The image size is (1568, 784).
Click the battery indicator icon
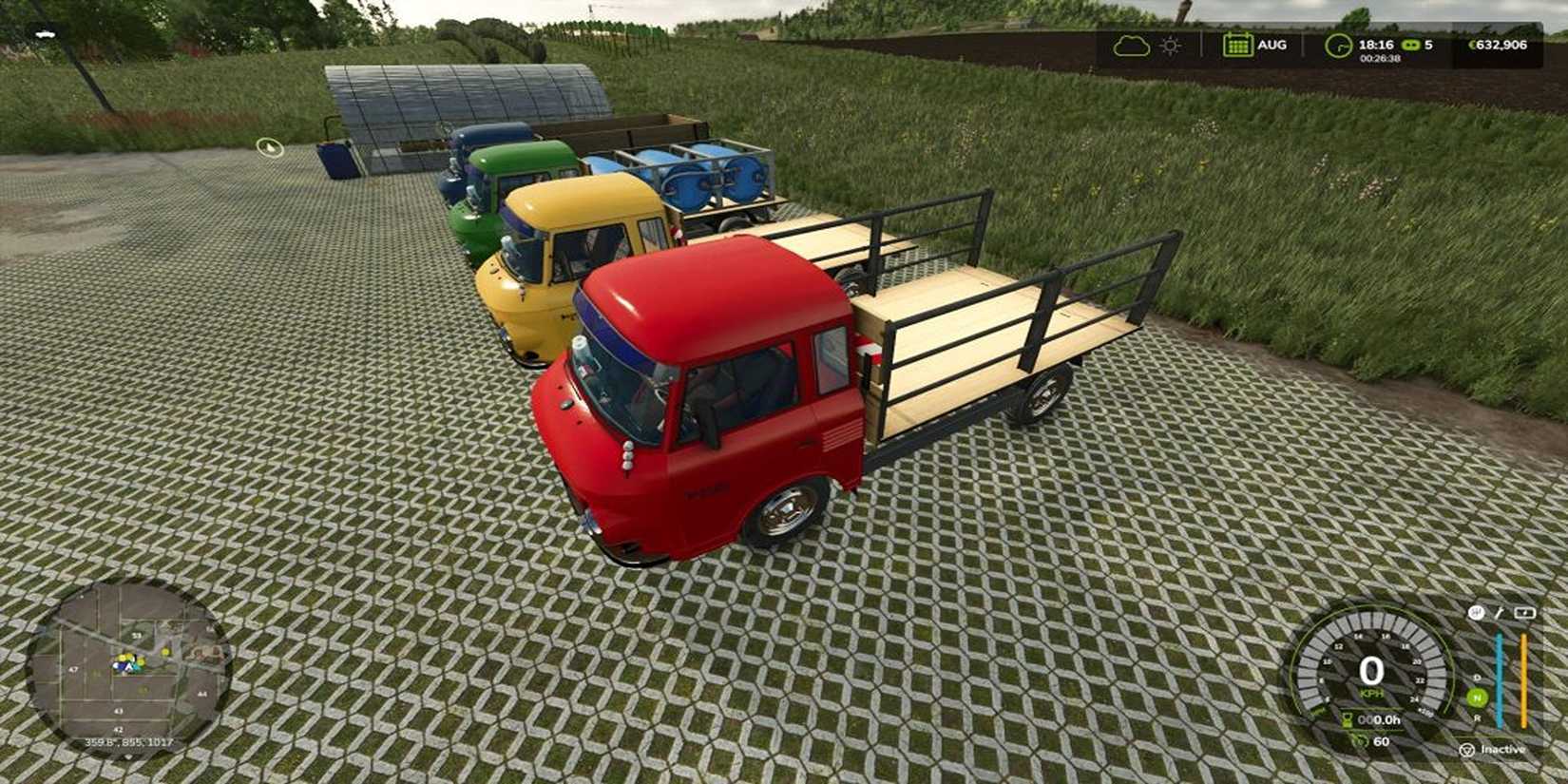click(1524, 612)
